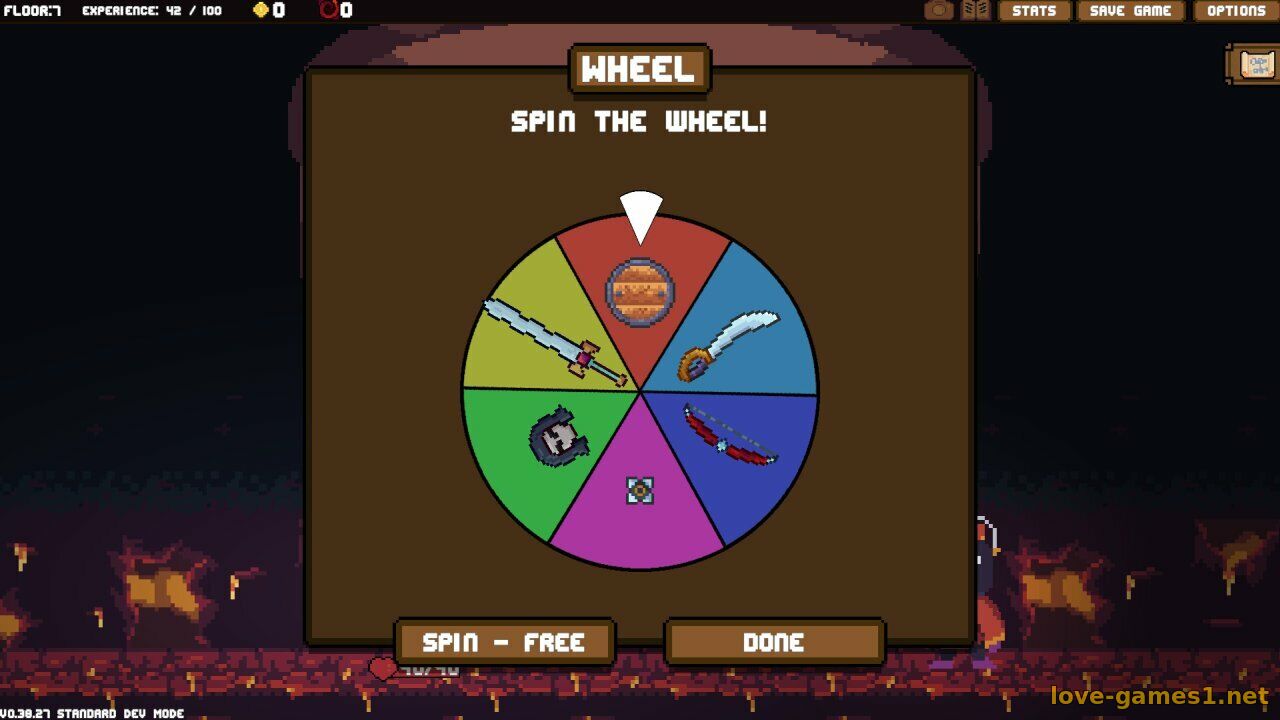Click the Done button
The height and width of the screenshot is (720, 1280).
pos(774,642)
